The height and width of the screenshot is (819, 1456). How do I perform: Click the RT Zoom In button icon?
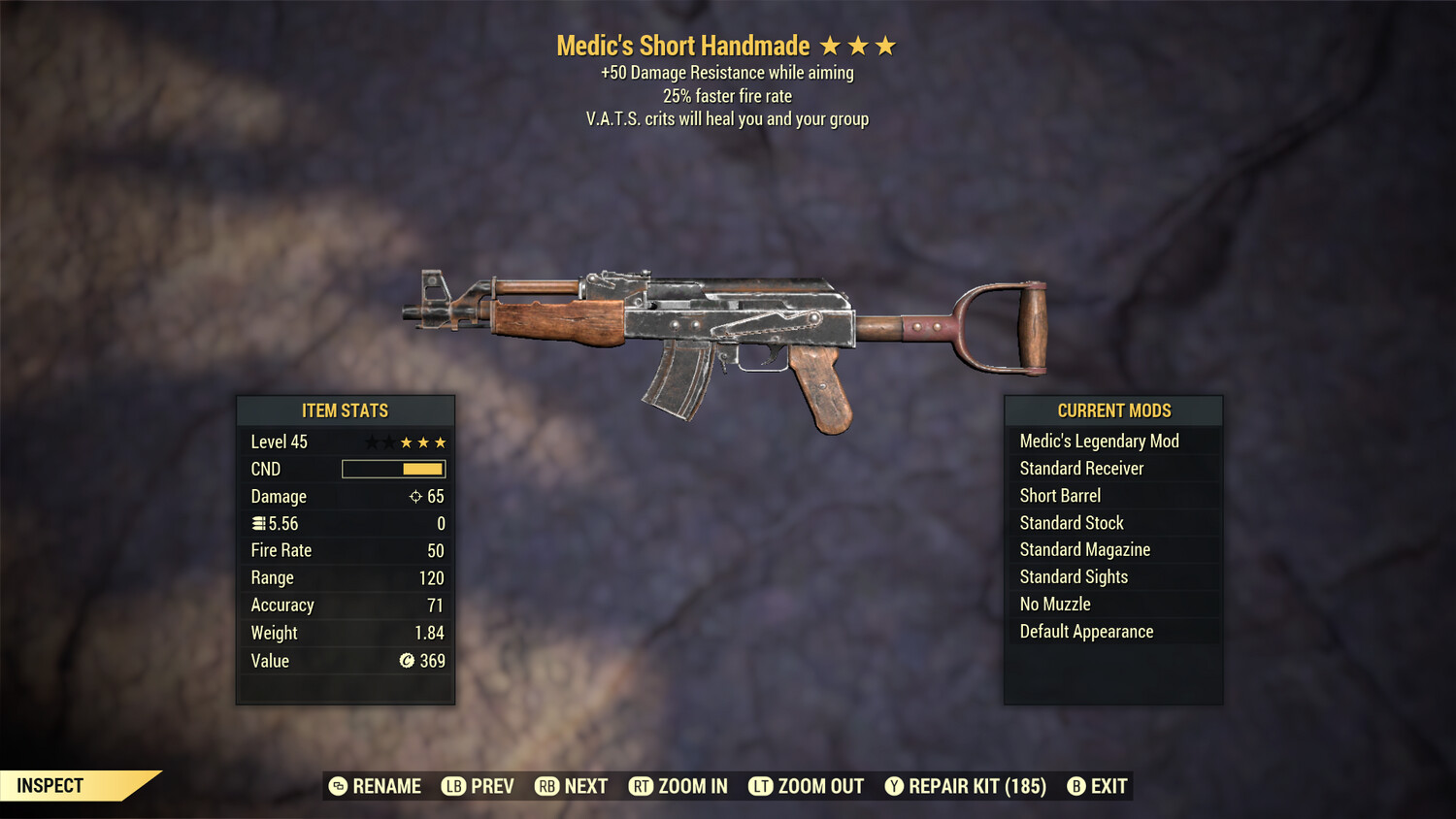click(642, 786)
